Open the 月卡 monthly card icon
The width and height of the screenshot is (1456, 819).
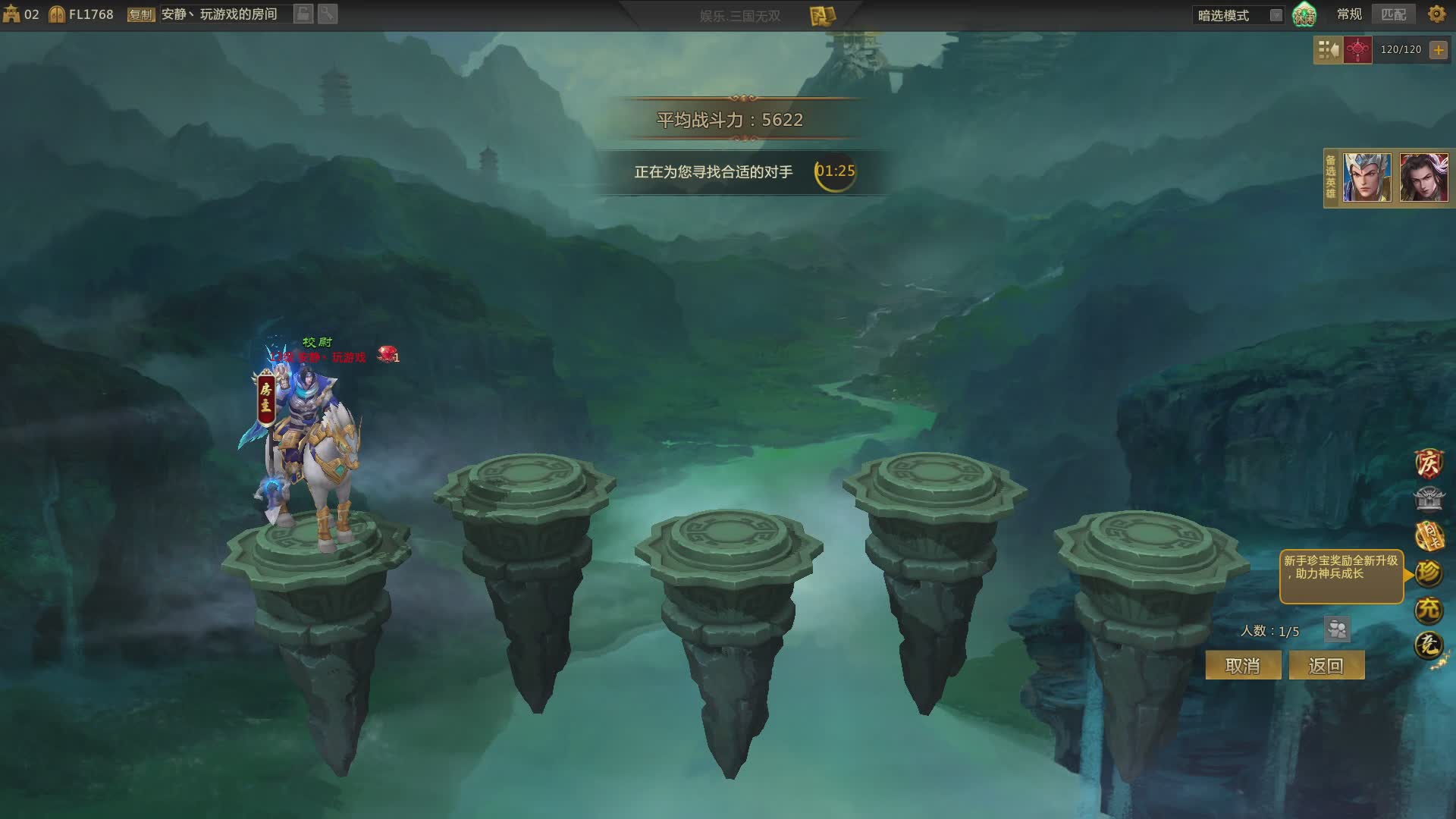[1429, 536]
